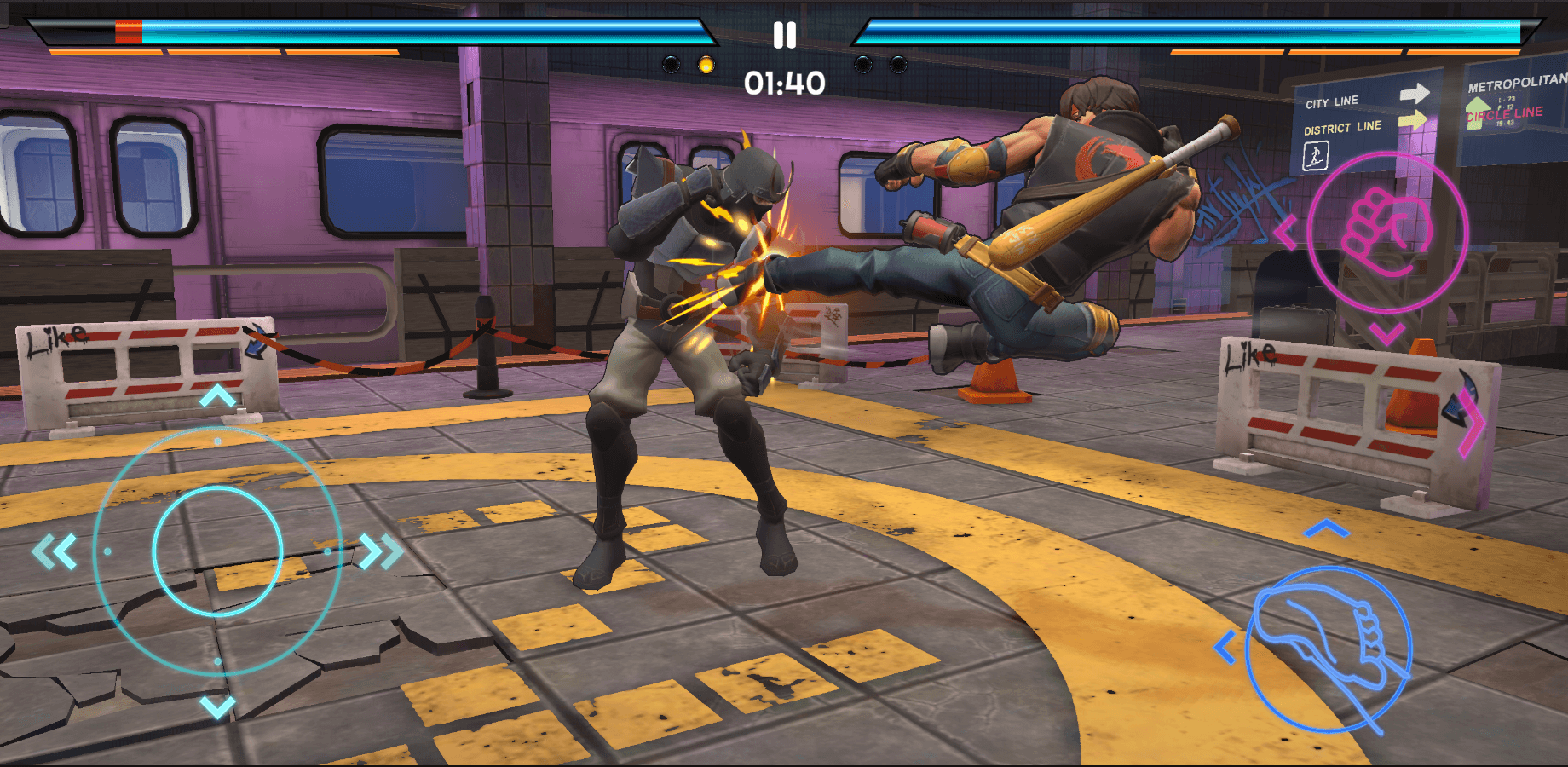
Task: Tap the up arrow above the joystick
Action: tap(217, 396)
